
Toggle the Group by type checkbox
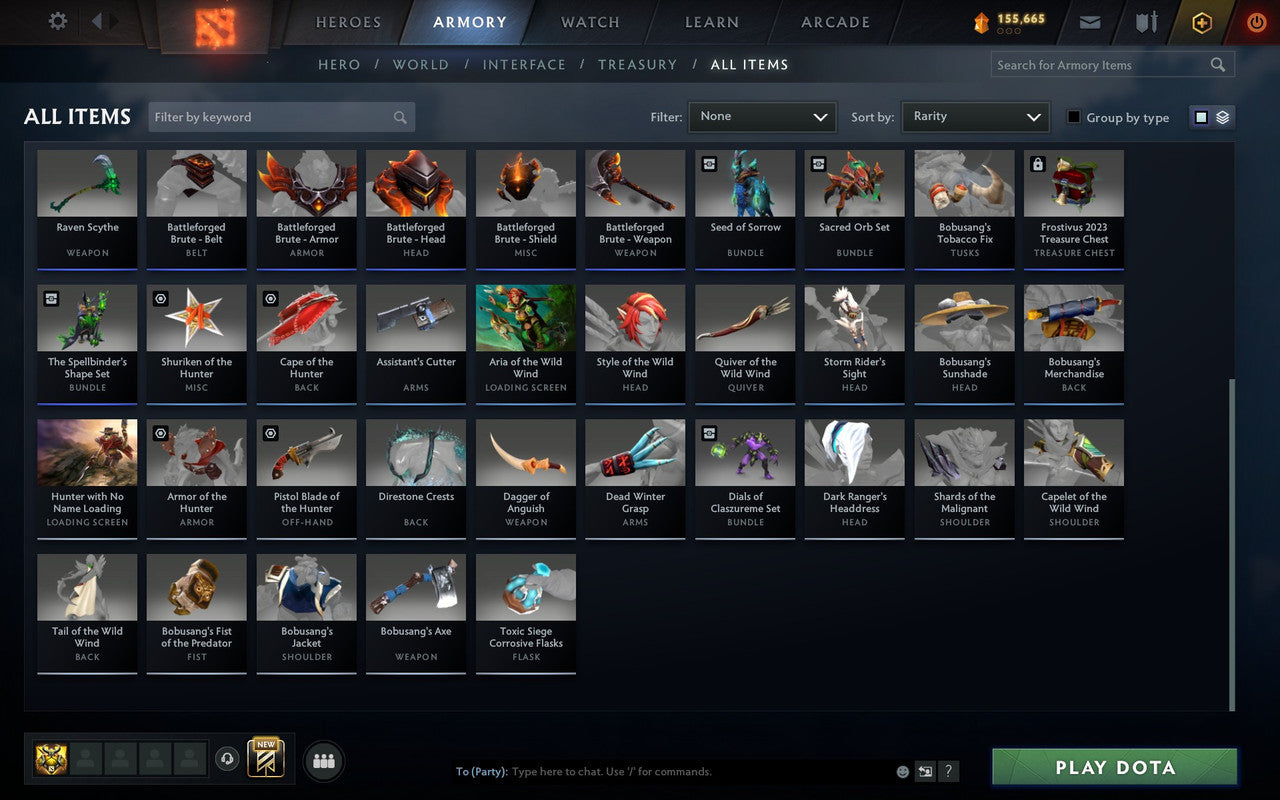(1074, 117)
